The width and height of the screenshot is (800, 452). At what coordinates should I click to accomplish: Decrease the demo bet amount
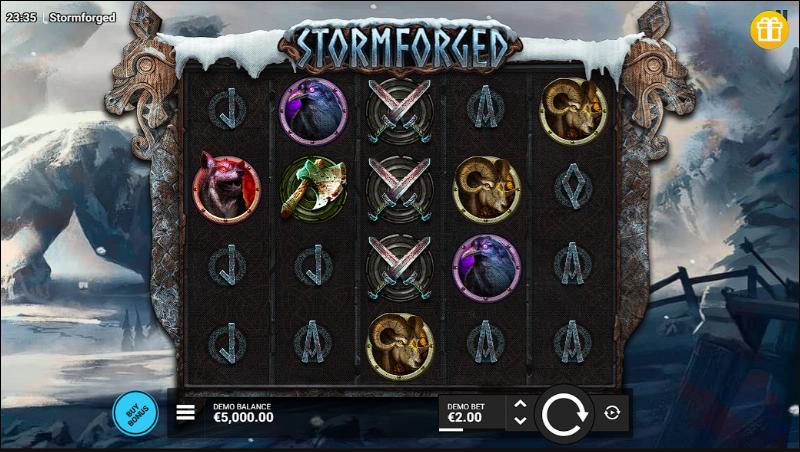tap(519, 421)
